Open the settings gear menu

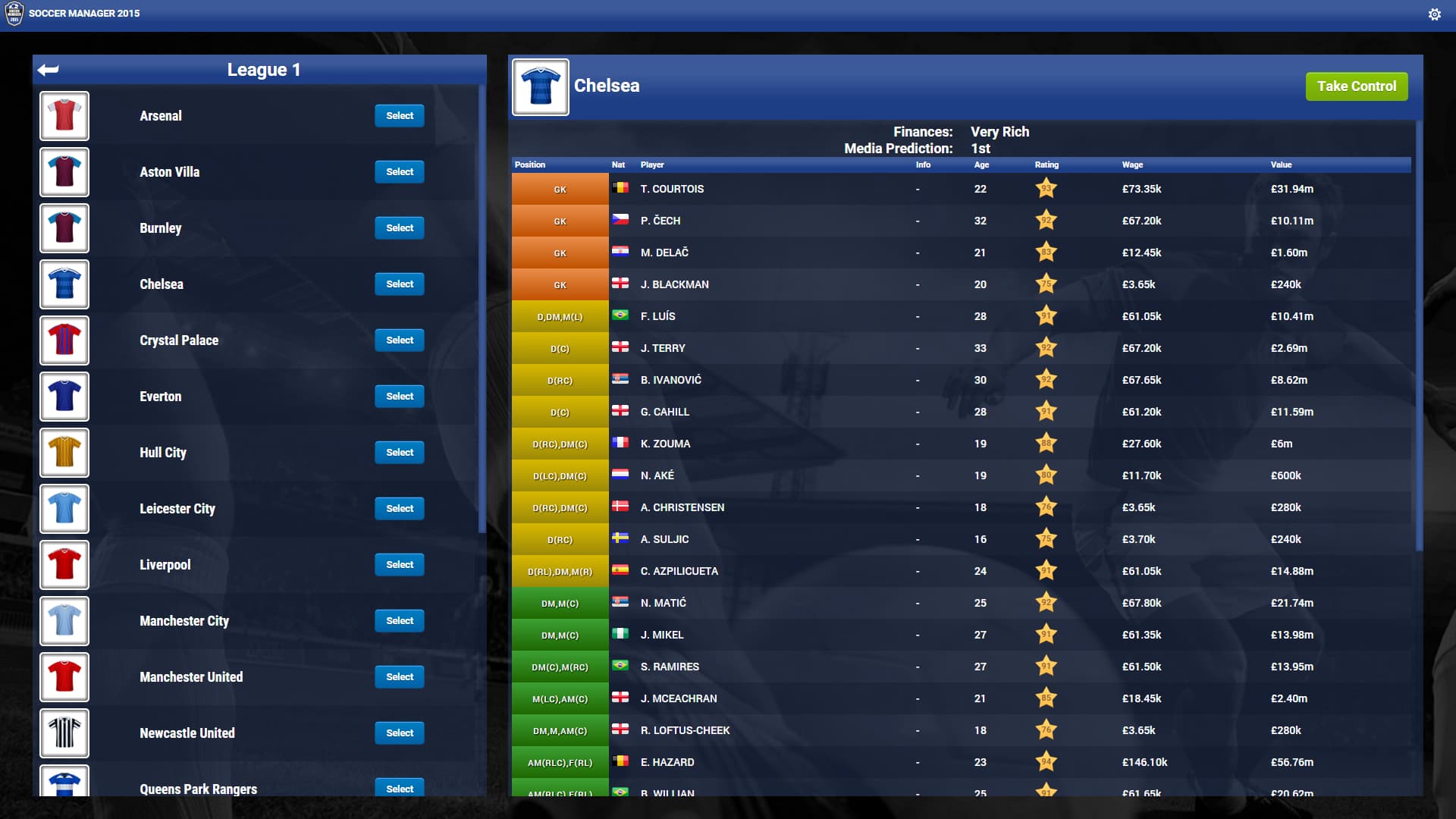tap(1435, 13)
